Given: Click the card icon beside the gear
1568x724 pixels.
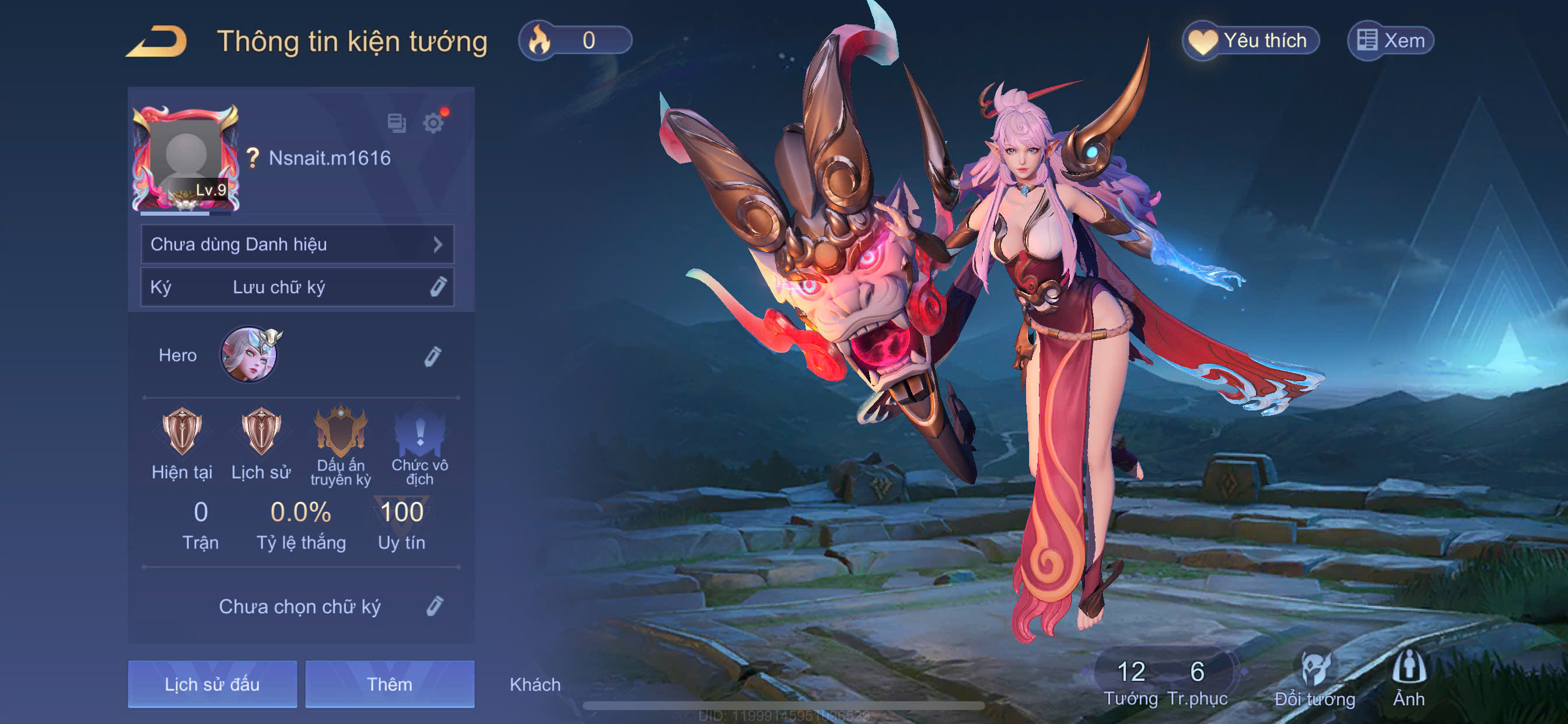Looking at the screenshot, I should 397,123.
